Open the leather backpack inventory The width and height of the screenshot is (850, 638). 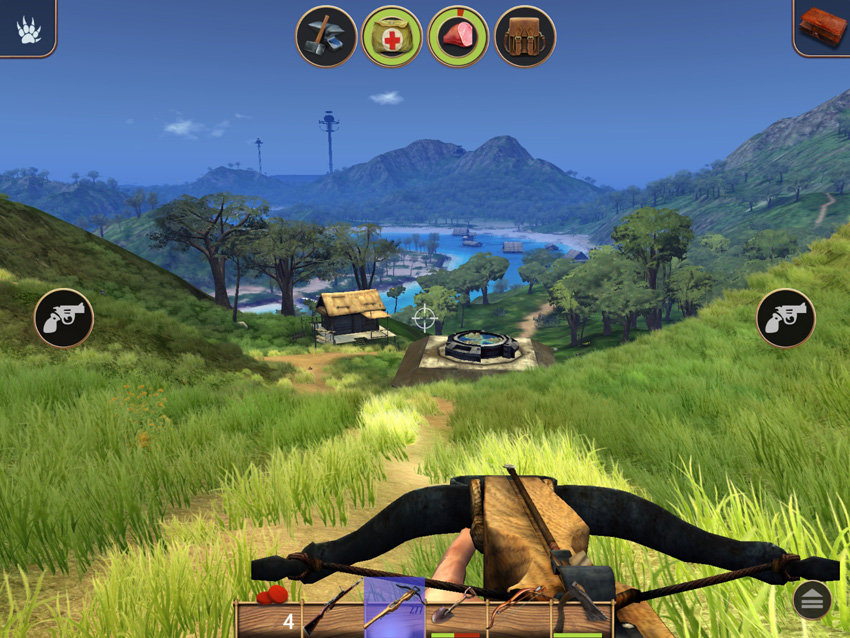pyautogui.click(x=525, y=36)
